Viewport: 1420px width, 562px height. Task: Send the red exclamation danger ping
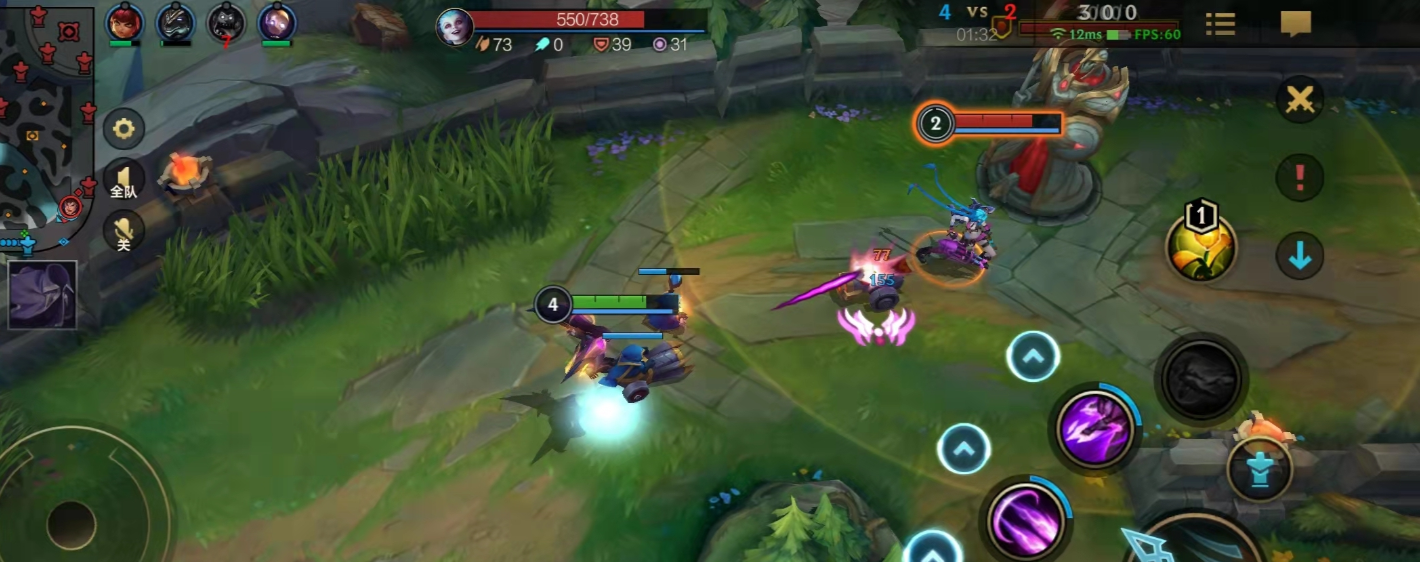(x=1300, y=178)
